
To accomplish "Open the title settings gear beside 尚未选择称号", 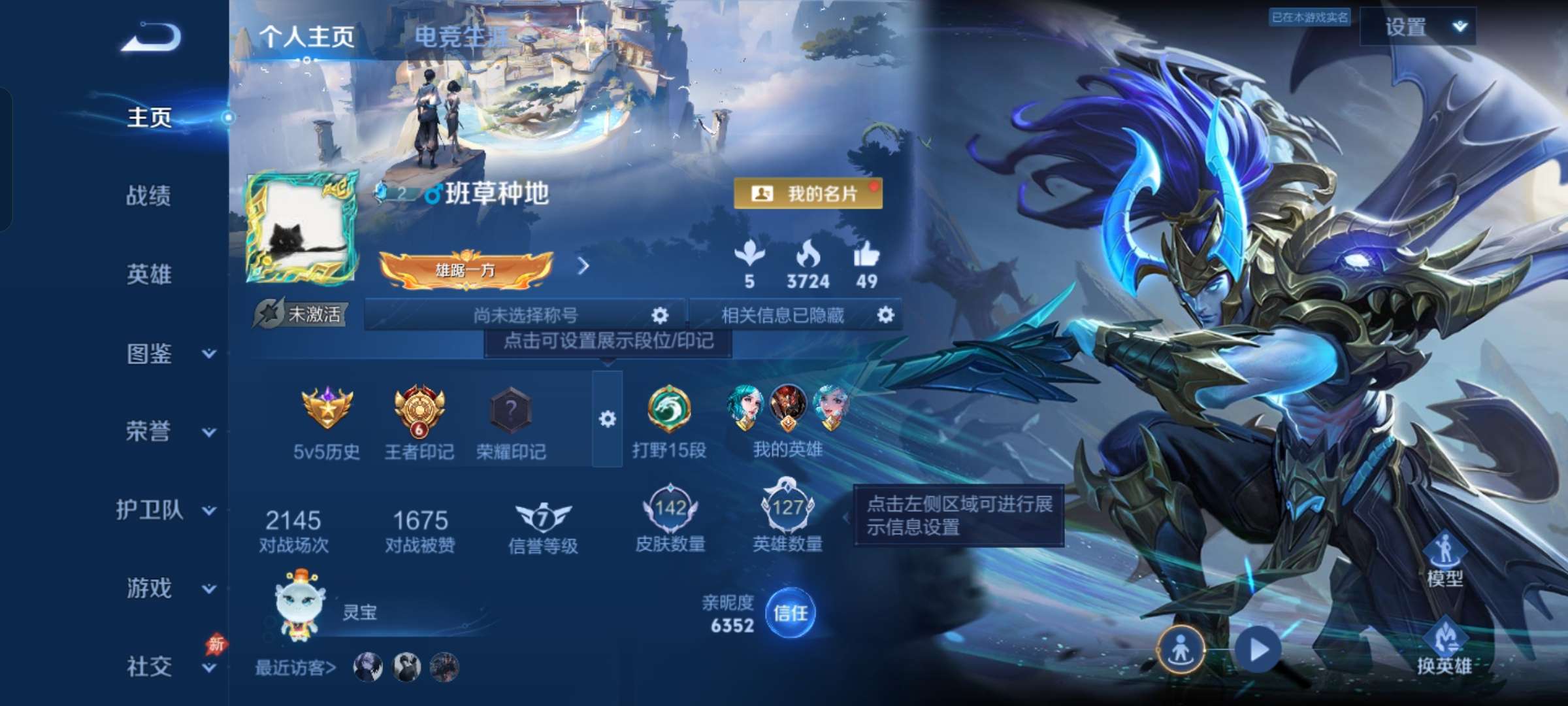I will pos(660,316).
